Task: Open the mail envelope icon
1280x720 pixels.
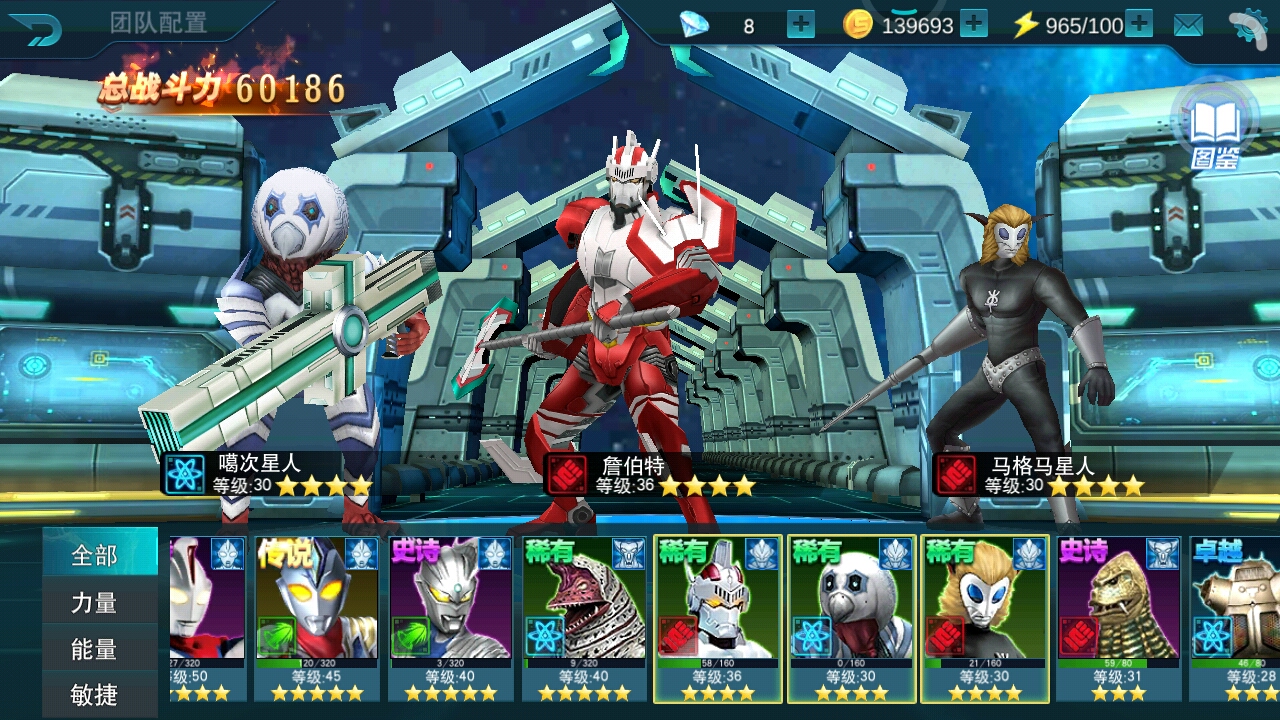Action: (x=1188, y=25)
